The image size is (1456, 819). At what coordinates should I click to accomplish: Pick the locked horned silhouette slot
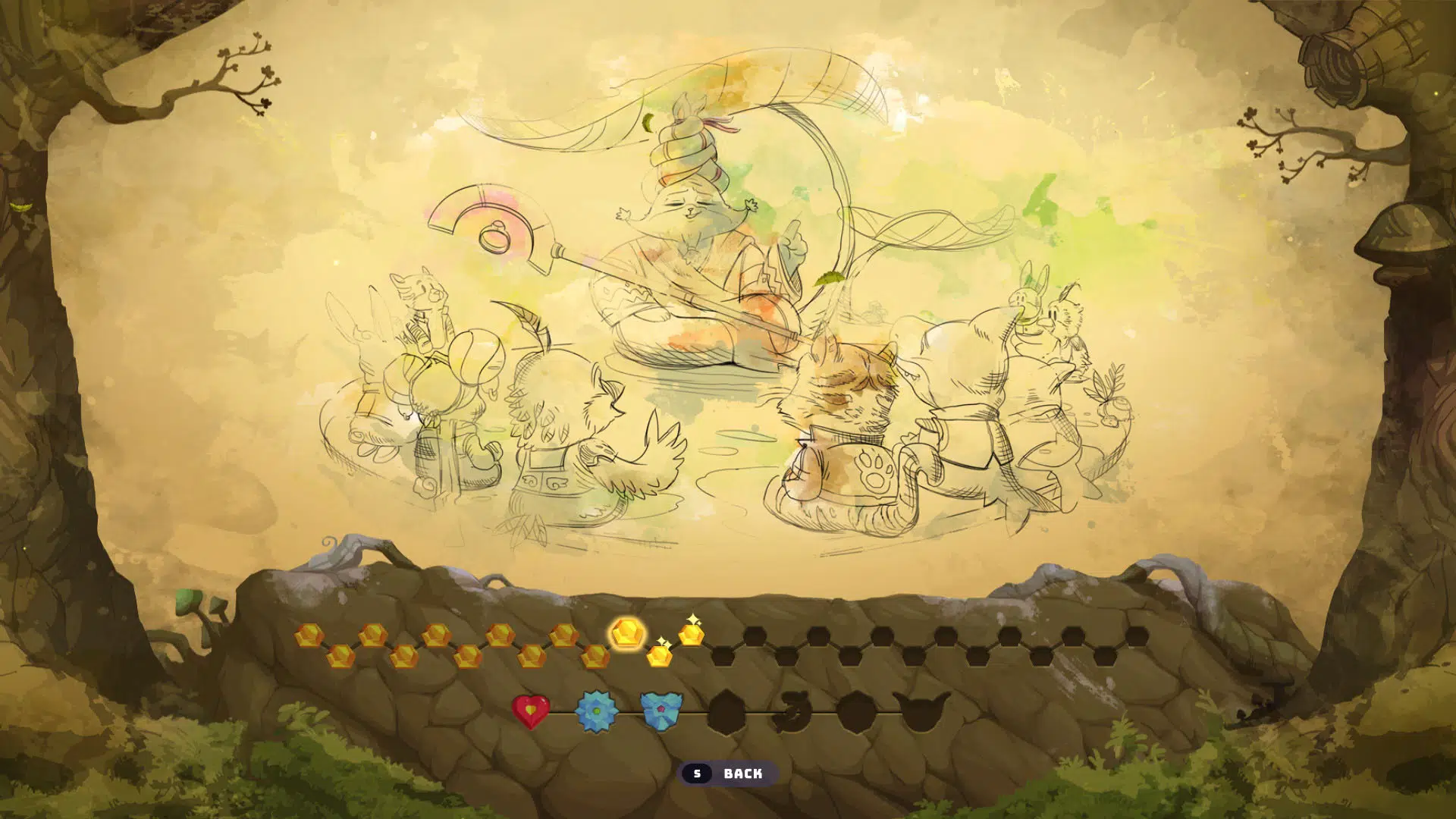click(921, 711)
